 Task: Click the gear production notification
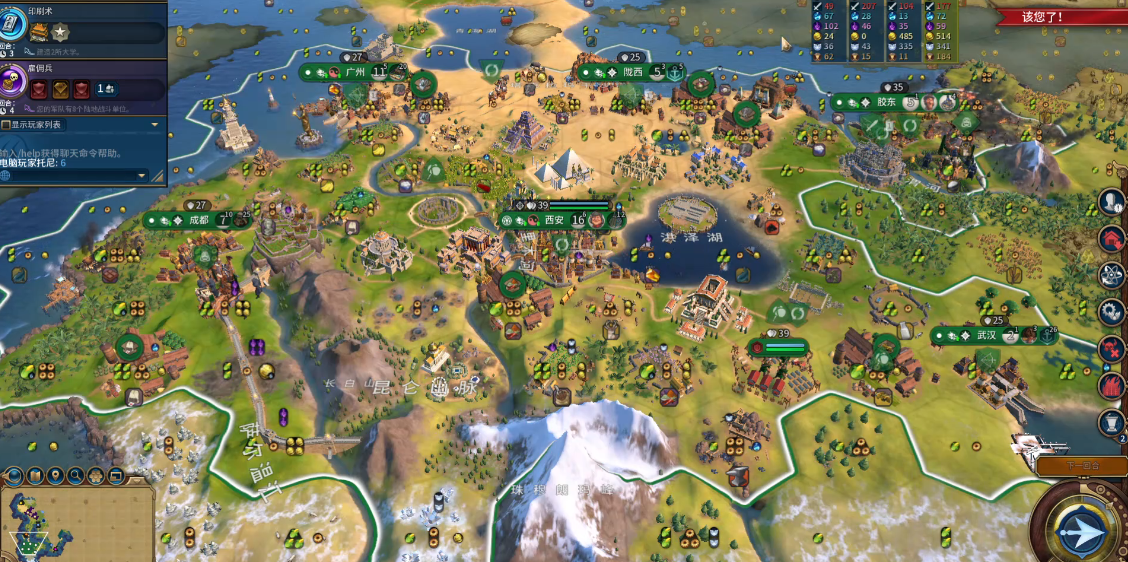pyautogui.click(x=1112, y=311)
